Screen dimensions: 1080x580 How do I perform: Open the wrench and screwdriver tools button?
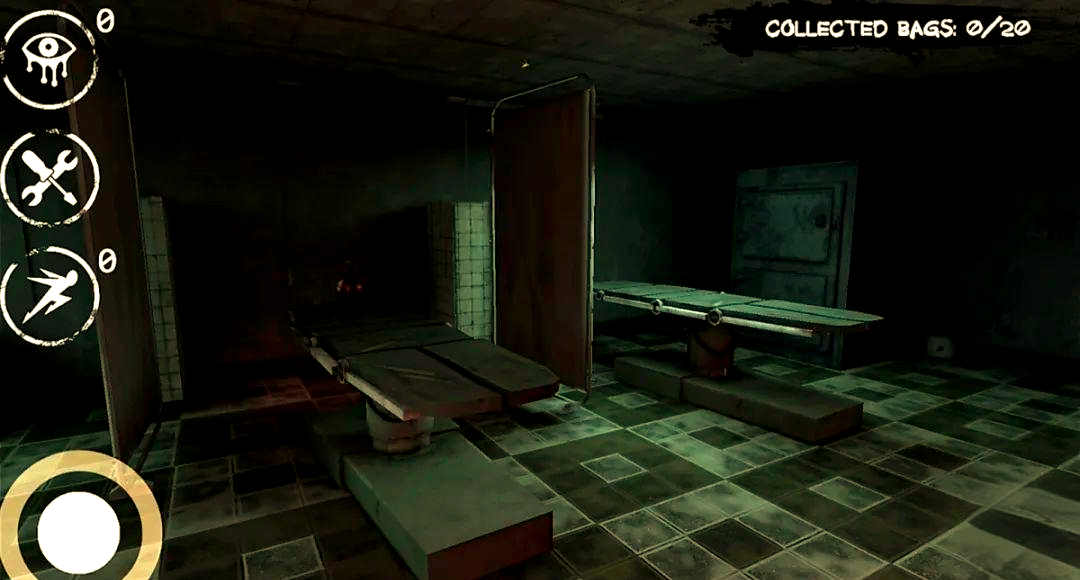click(x=50, y=178)
